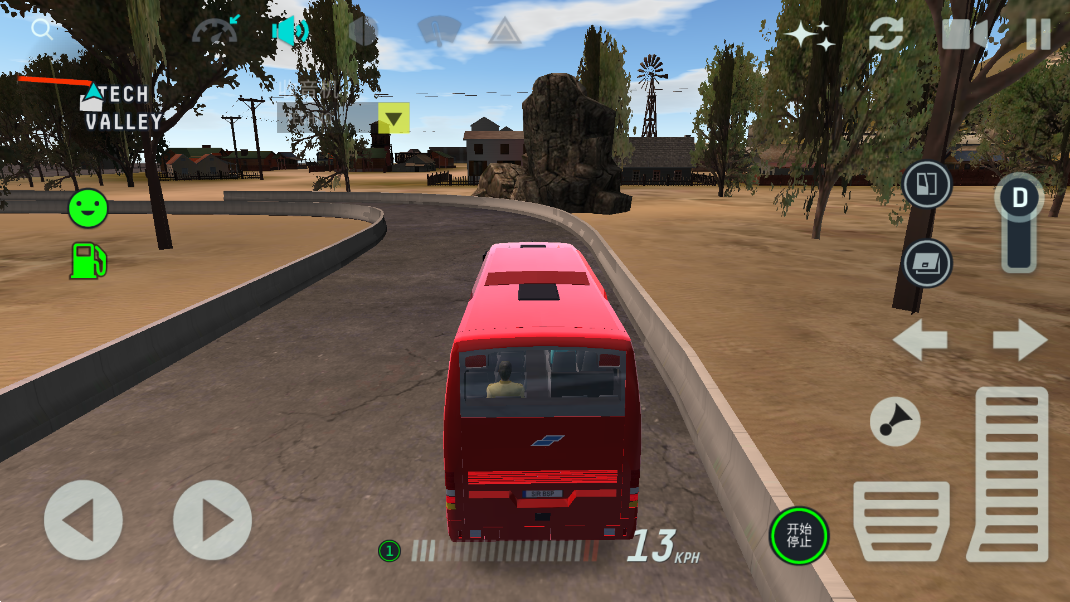Signal right with right arrow indicator
The height and width of the screenshot is (602, 1070).
(1019, 340)
